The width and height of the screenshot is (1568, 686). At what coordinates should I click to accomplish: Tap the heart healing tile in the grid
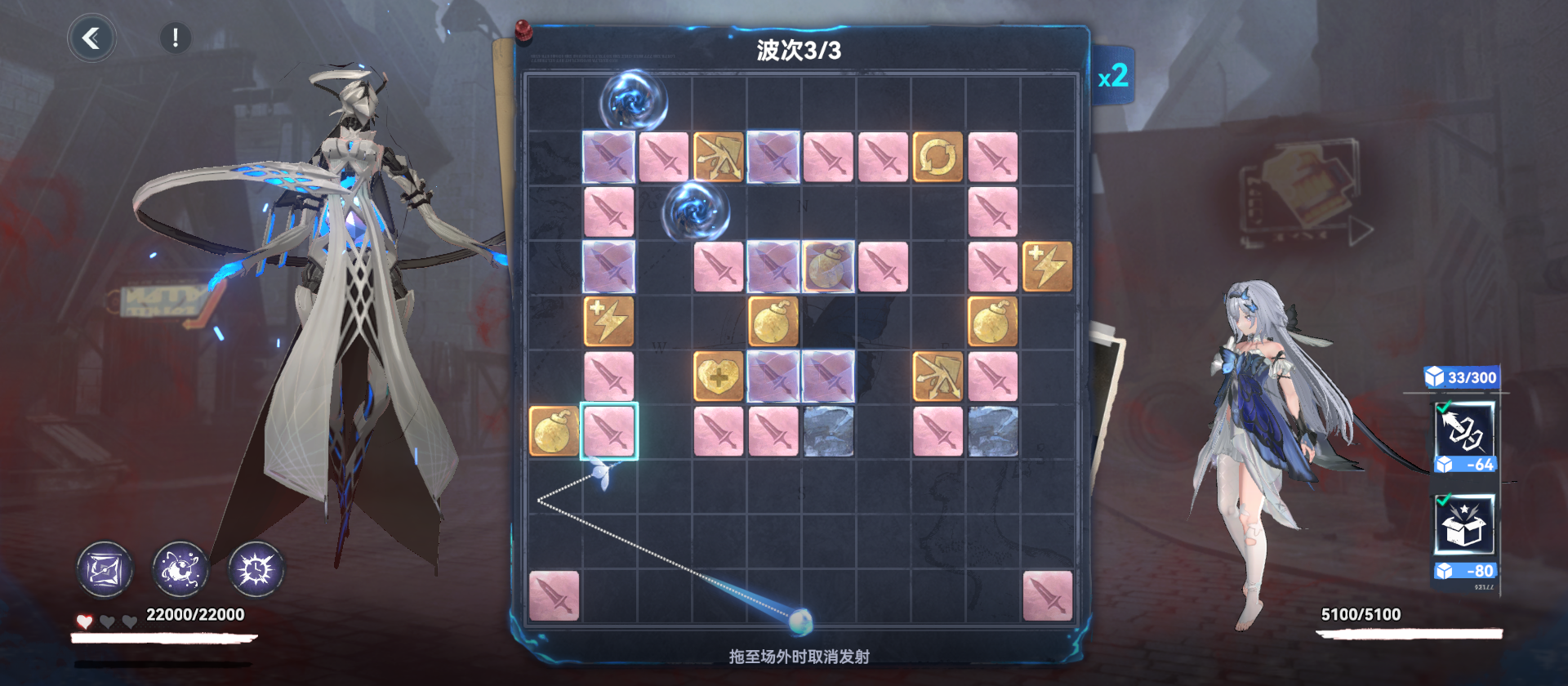717,376
